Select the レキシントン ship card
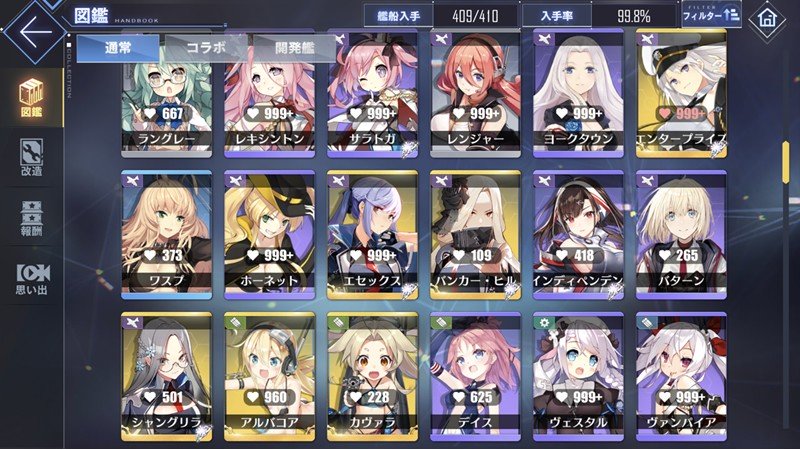Screen dimensions: 800x450 click(269, 95)
